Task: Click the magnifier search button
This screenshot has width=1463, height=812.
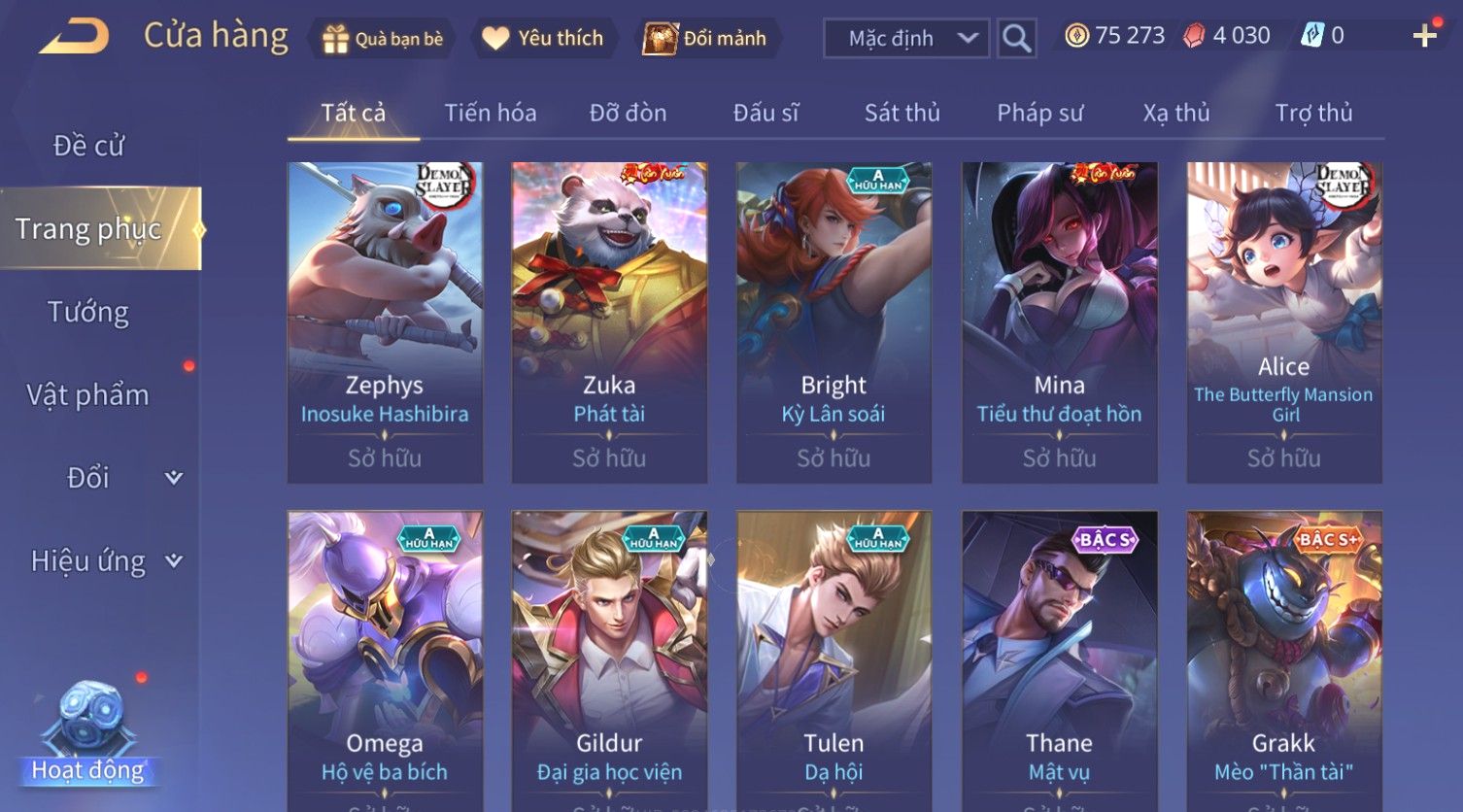Action: 1016,39
